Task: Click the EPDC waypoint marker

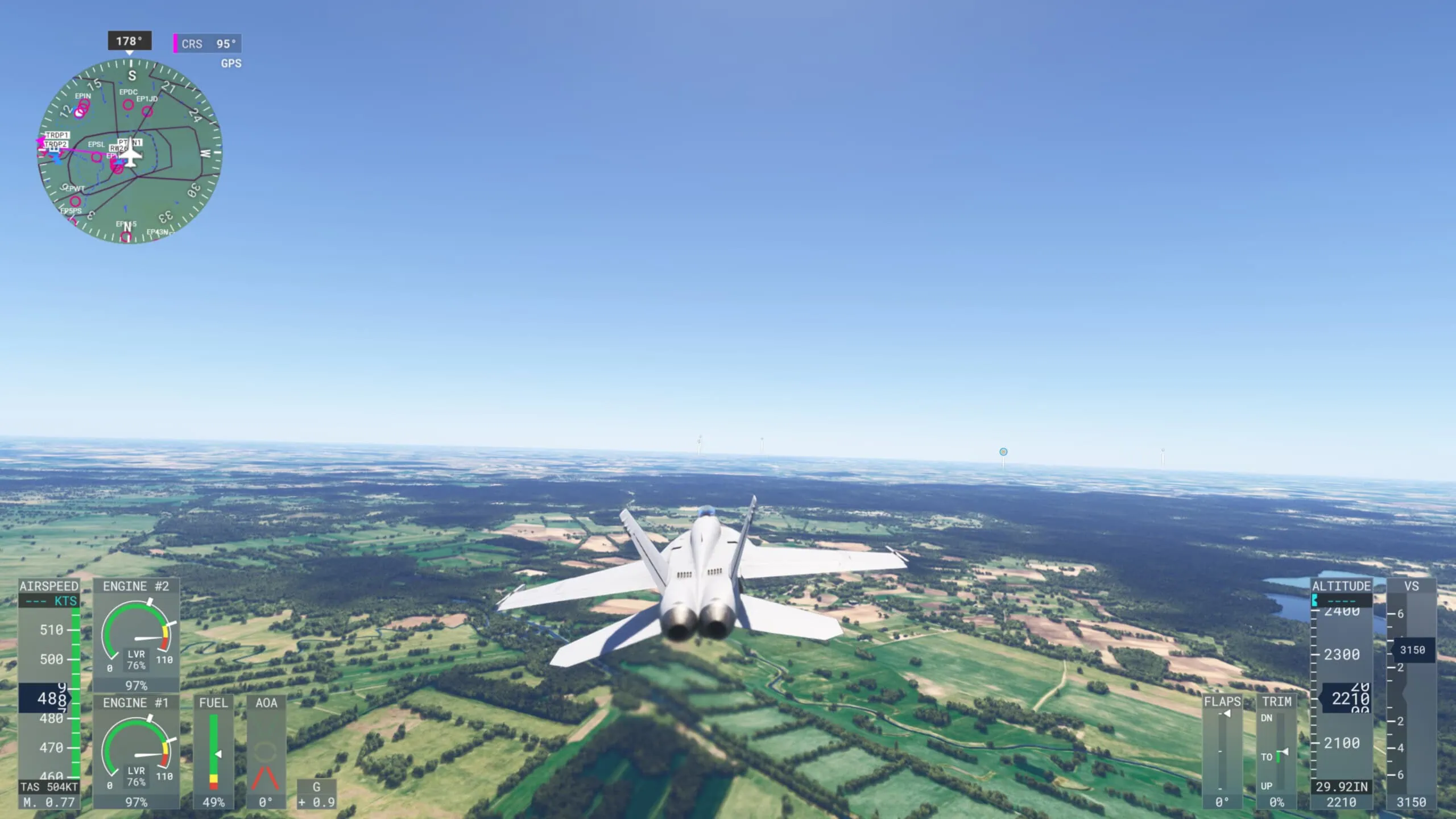Action: tap(129, 104)
